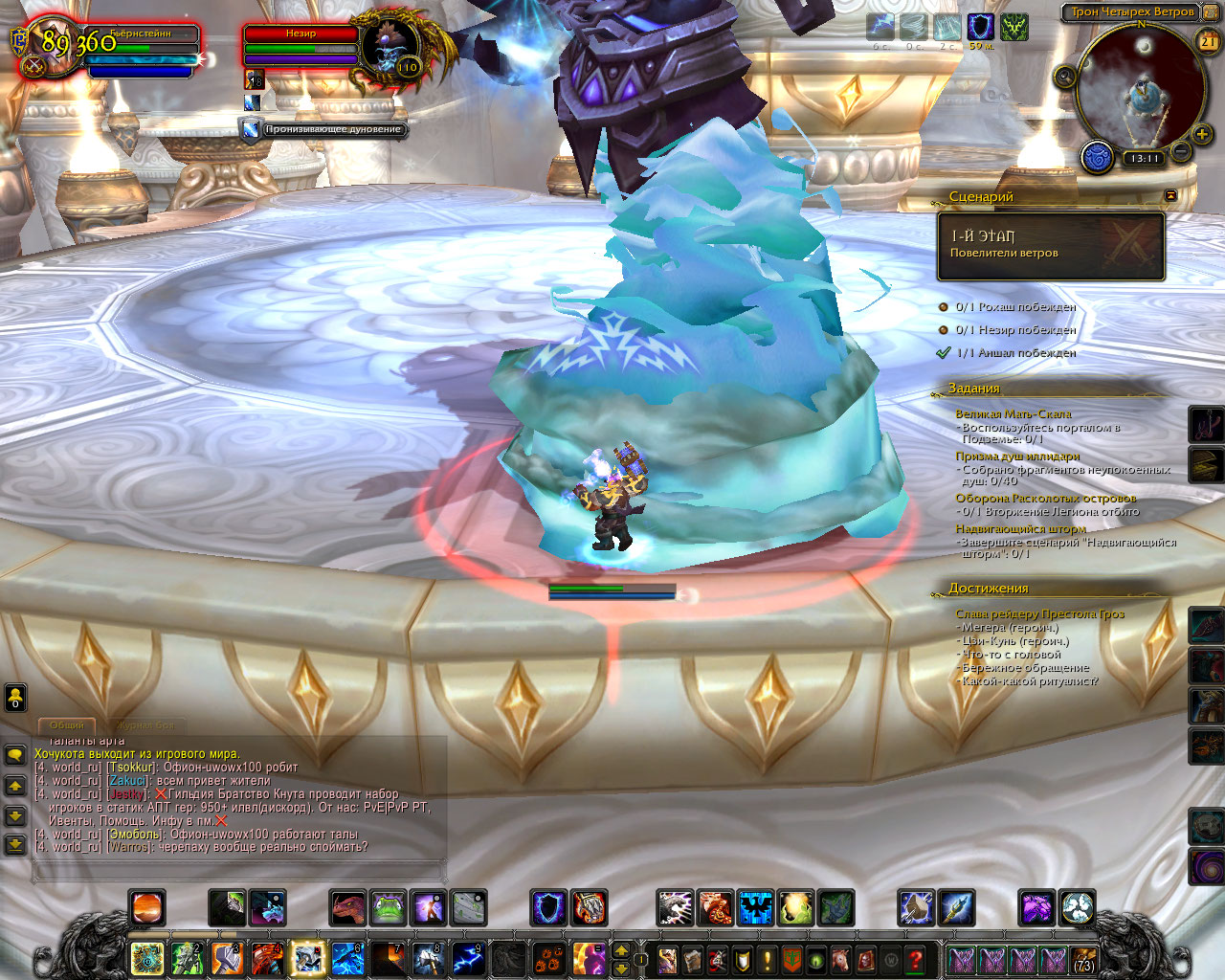Switch to the Общий chat tab
The height and width of the screenshot is (980, 1225).
point(66,725)
